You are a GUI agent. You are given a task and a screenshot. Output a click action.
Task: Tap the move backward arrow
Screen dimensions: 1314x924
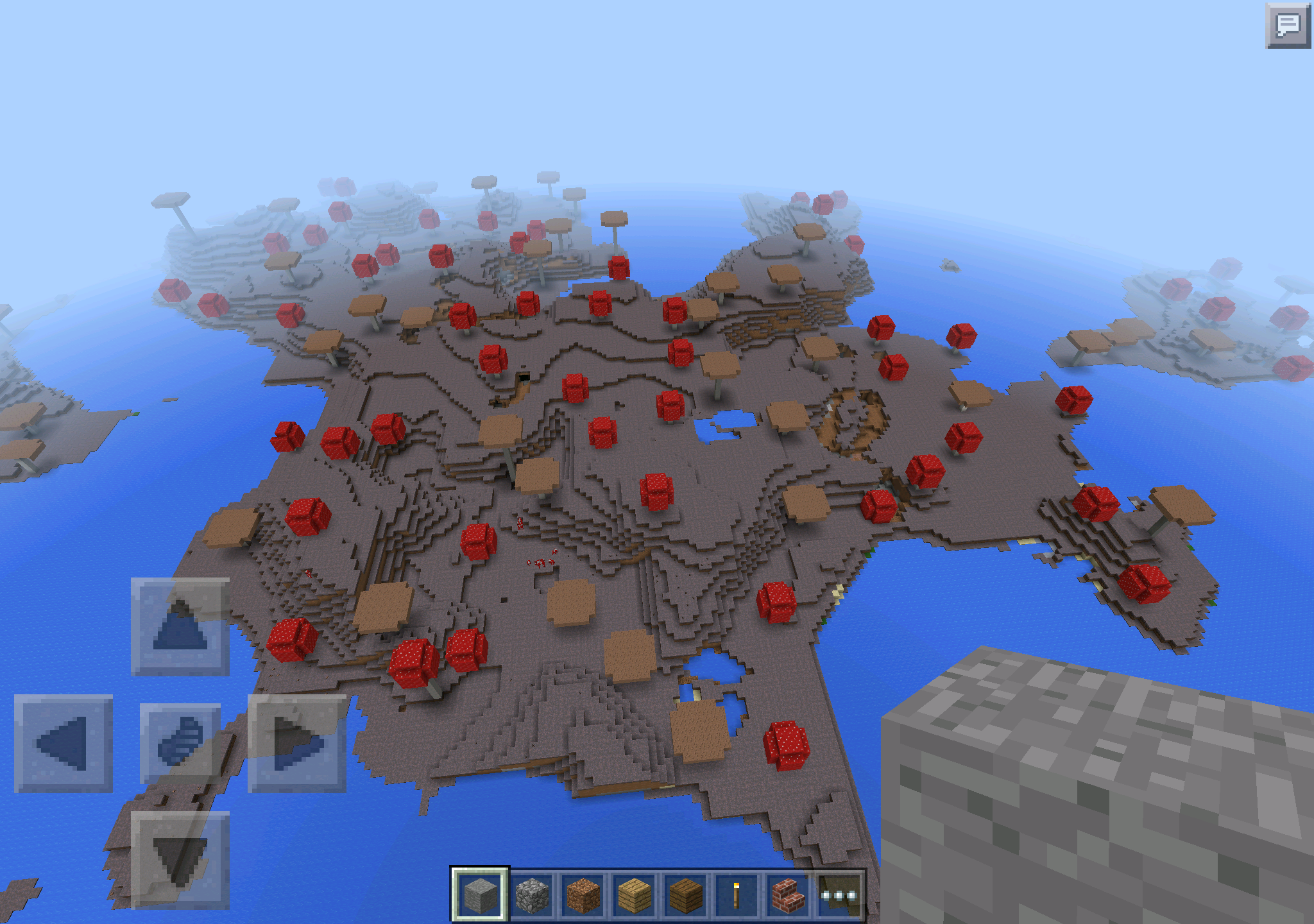point(180,860)
